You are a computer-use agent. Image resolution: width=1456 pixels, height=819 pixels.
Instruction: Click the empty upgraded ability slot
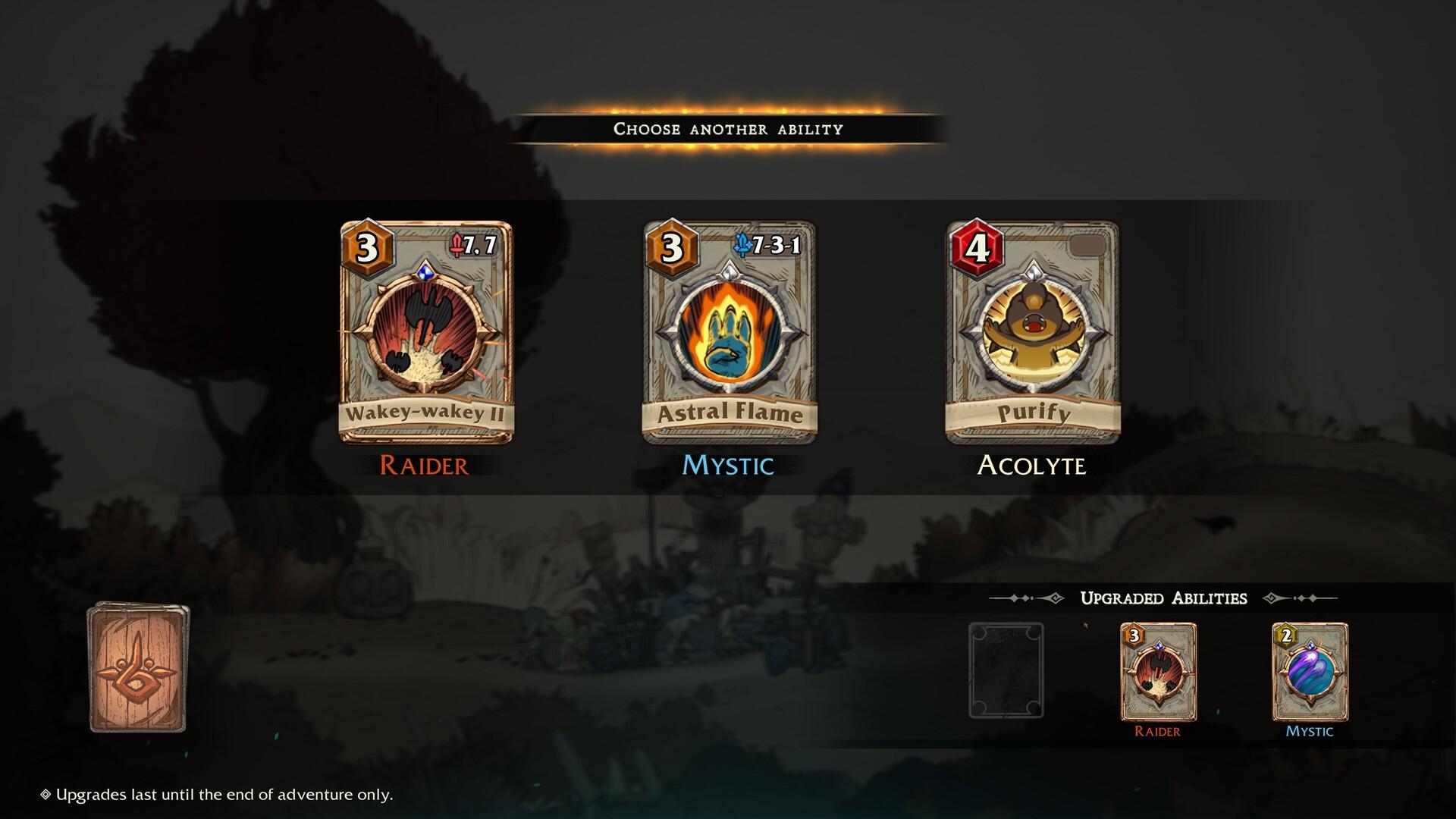[x=1006, y=670]
